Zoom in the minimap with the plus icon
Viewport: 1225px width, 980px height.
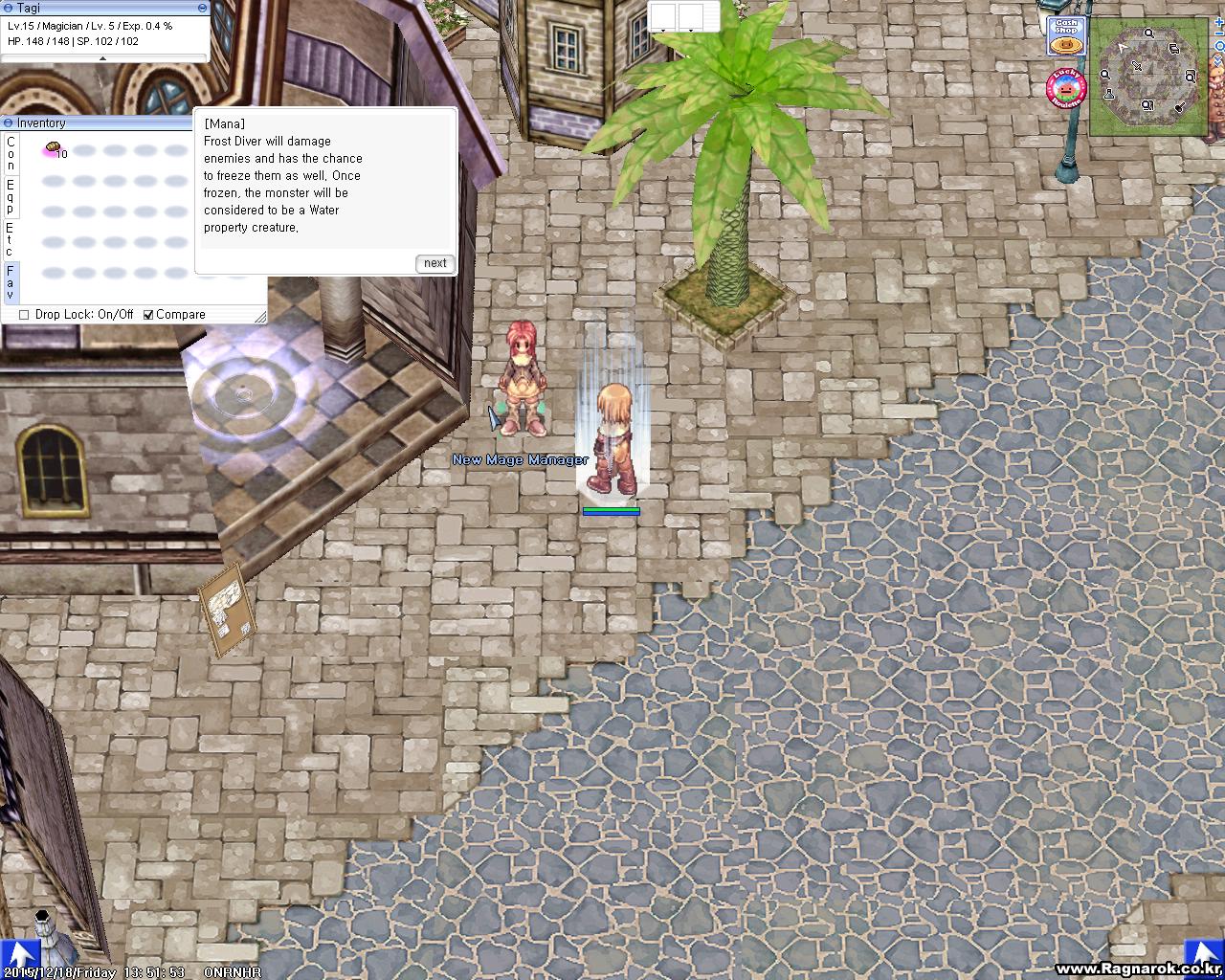pyautogui.click(x=1219, y=21)
